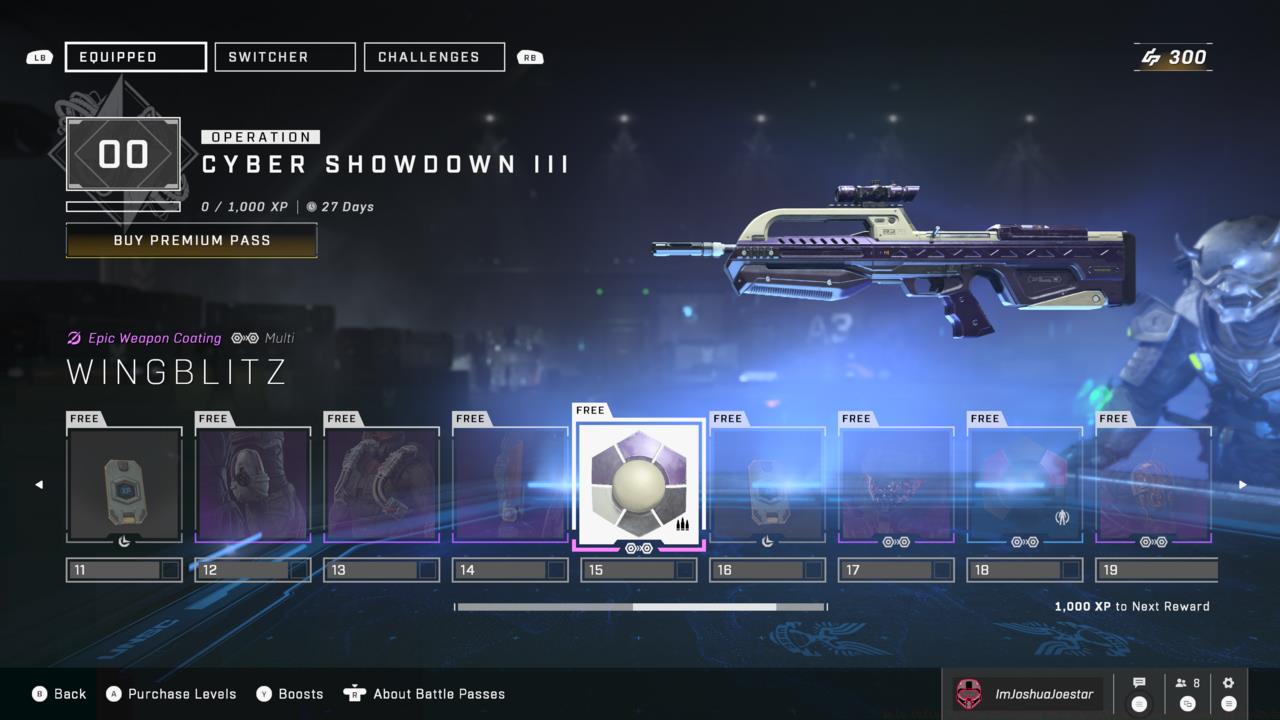This screenshot has width=1280, height=720.
Task: Open the settings gear icon
Action: pyautogui.click(x=1228, y=684)
